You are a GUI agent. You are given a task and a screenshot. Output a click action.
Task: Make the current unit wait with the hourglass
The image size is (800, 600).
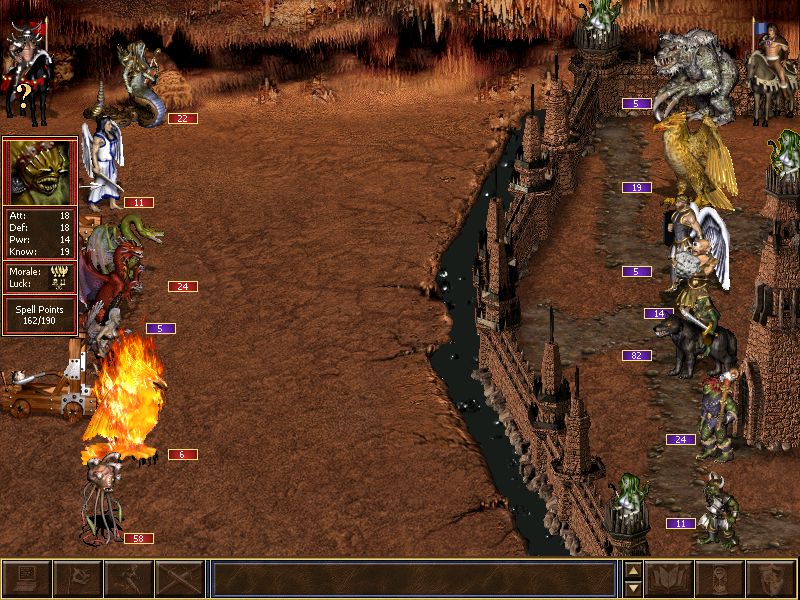pyautogui.click(x=720, y=579)
